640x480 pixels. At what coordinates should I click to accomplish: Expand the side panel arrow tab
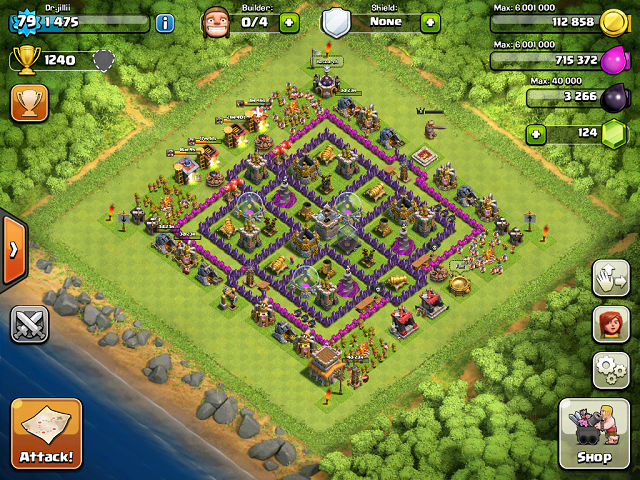coord(14,249)
